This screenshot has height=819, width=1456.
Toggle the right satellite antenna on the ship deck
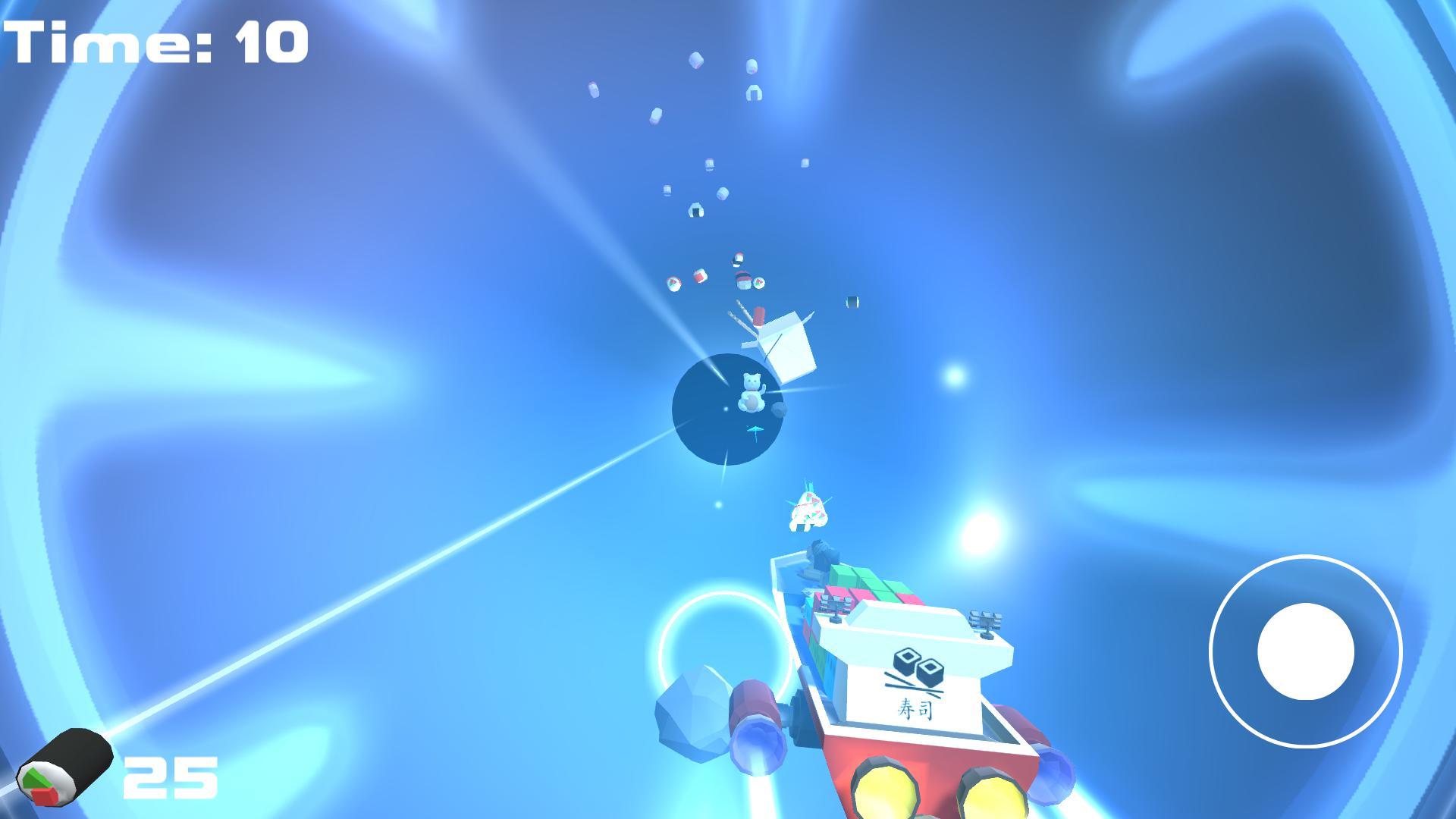coord(987,619)
